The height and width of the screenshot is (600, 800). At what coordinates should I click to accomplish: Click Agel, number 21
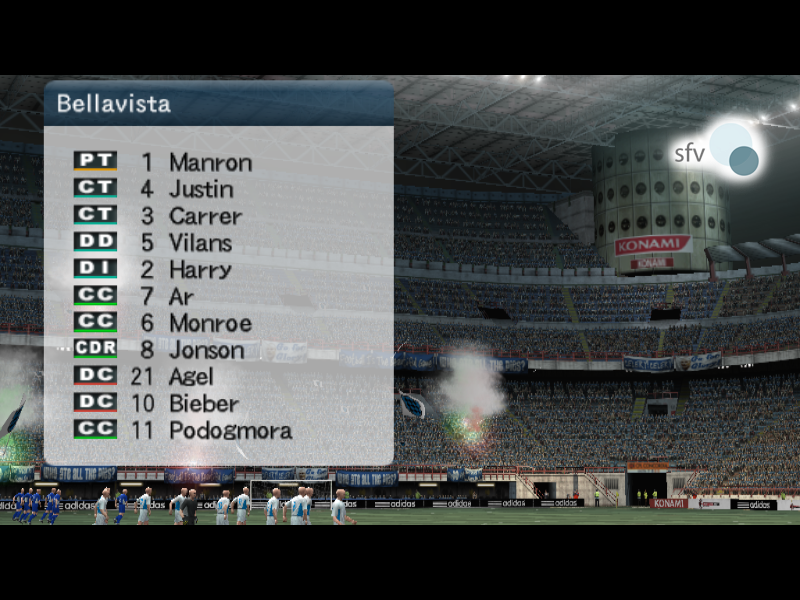coord(191,377)
